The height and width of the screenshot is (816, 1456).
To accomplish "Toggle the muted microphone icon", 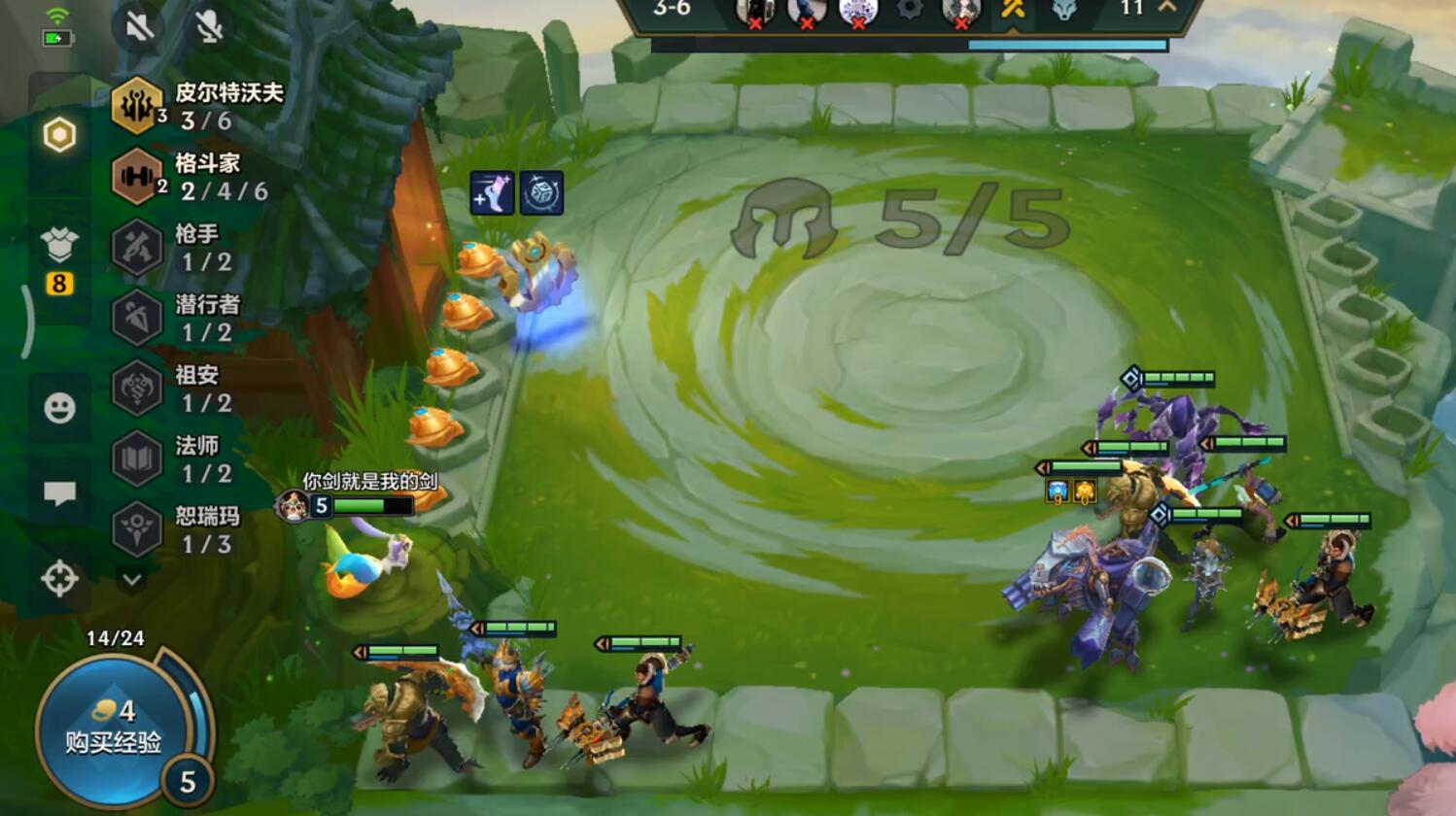I will pos(209,26).
